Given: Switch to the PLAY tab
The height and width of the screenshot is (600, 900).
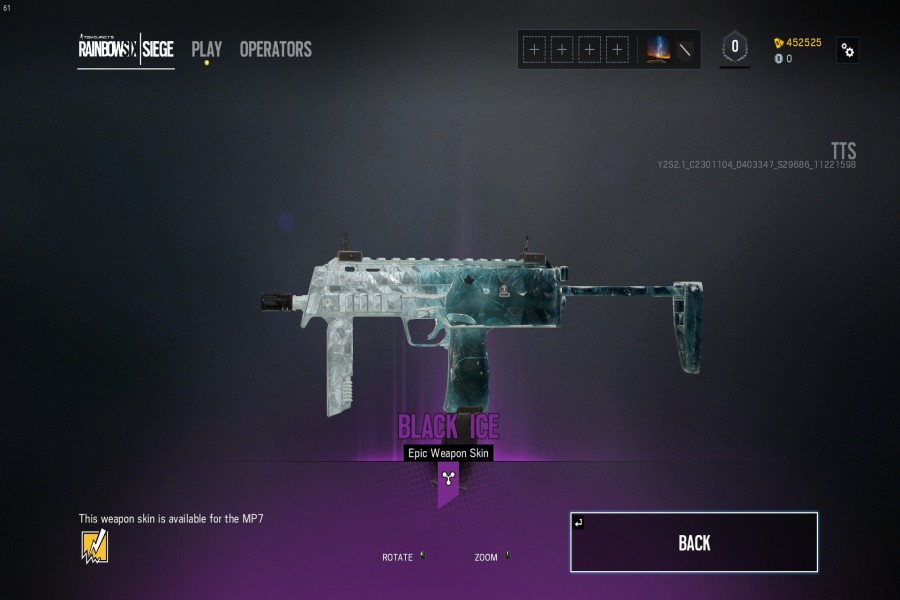Looking at the screenshot, I should [207, 49].
